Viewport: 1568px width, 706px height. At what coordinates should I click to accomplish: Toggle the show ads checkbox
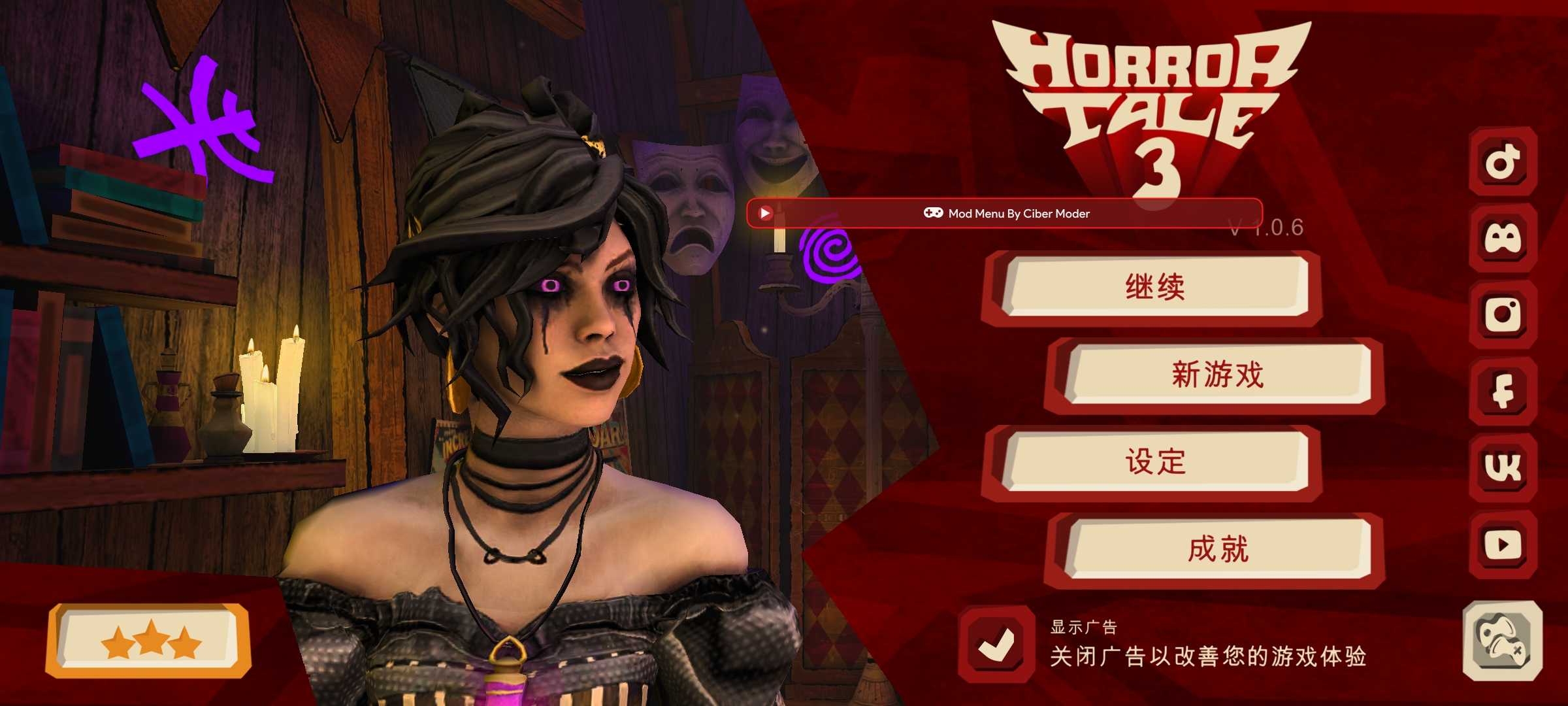[996, 645]
